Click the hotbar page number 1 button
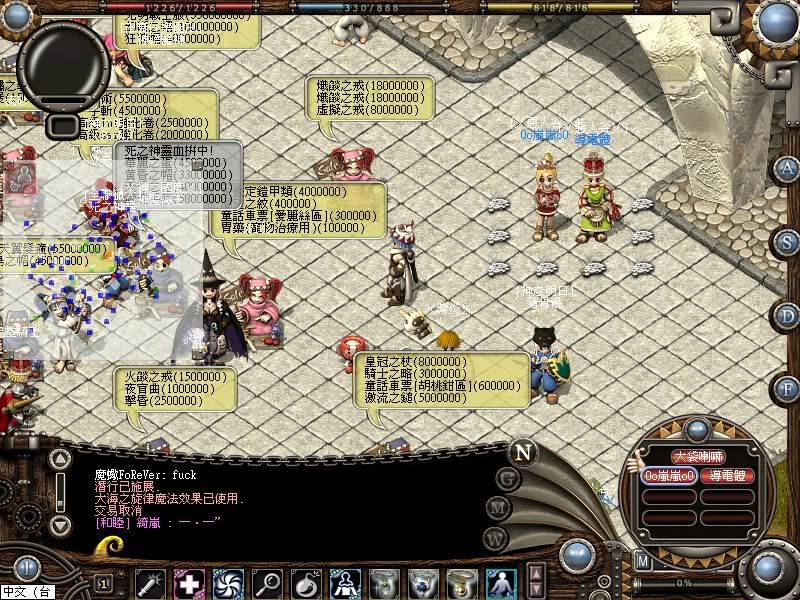Viewport: 800px width, 600px height. tap(104, 582)
